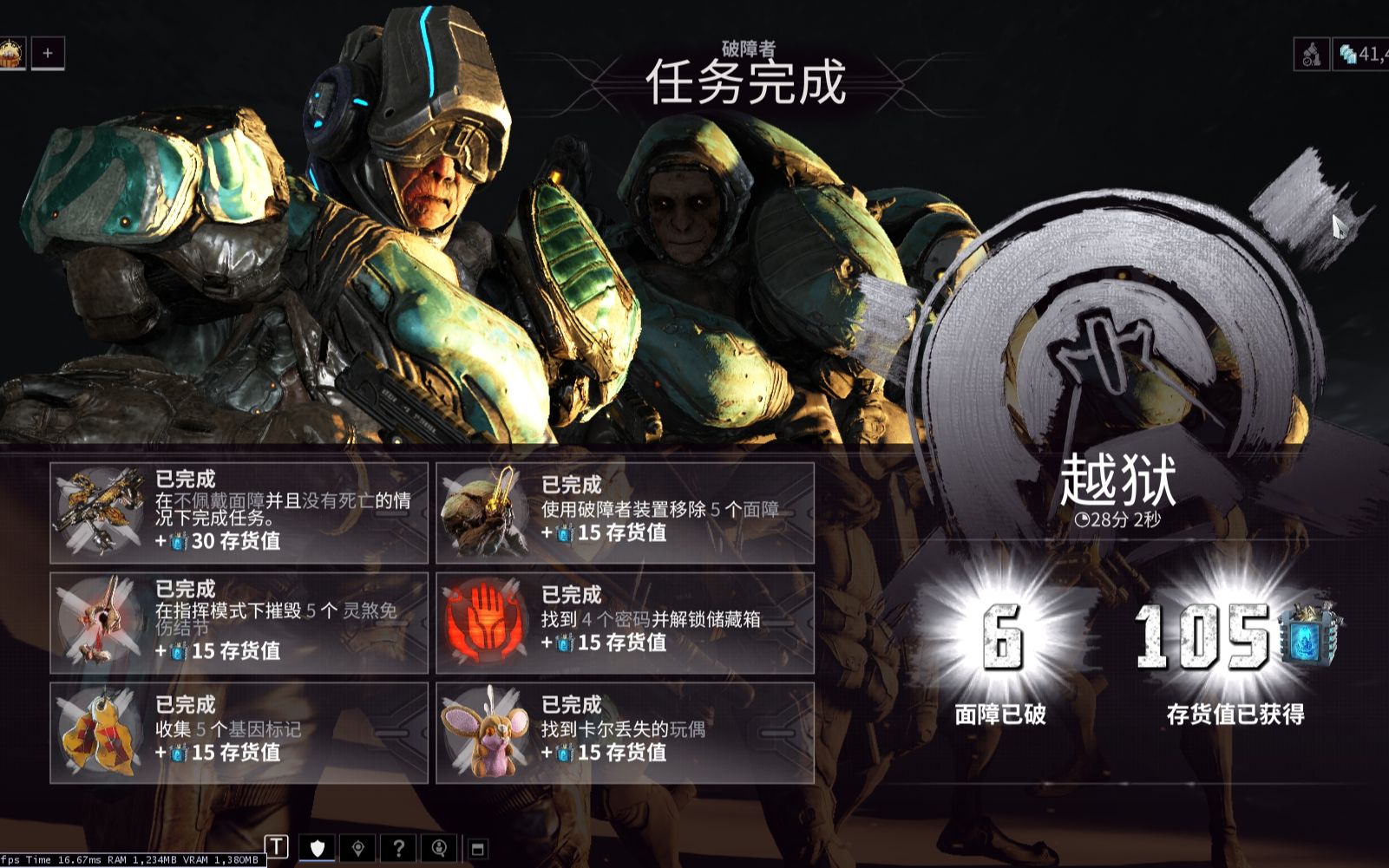The width and height of the screenshot is (1389, 868).
Task: Select the shield tab in the chat bar
Action: (x=317, y=848)
